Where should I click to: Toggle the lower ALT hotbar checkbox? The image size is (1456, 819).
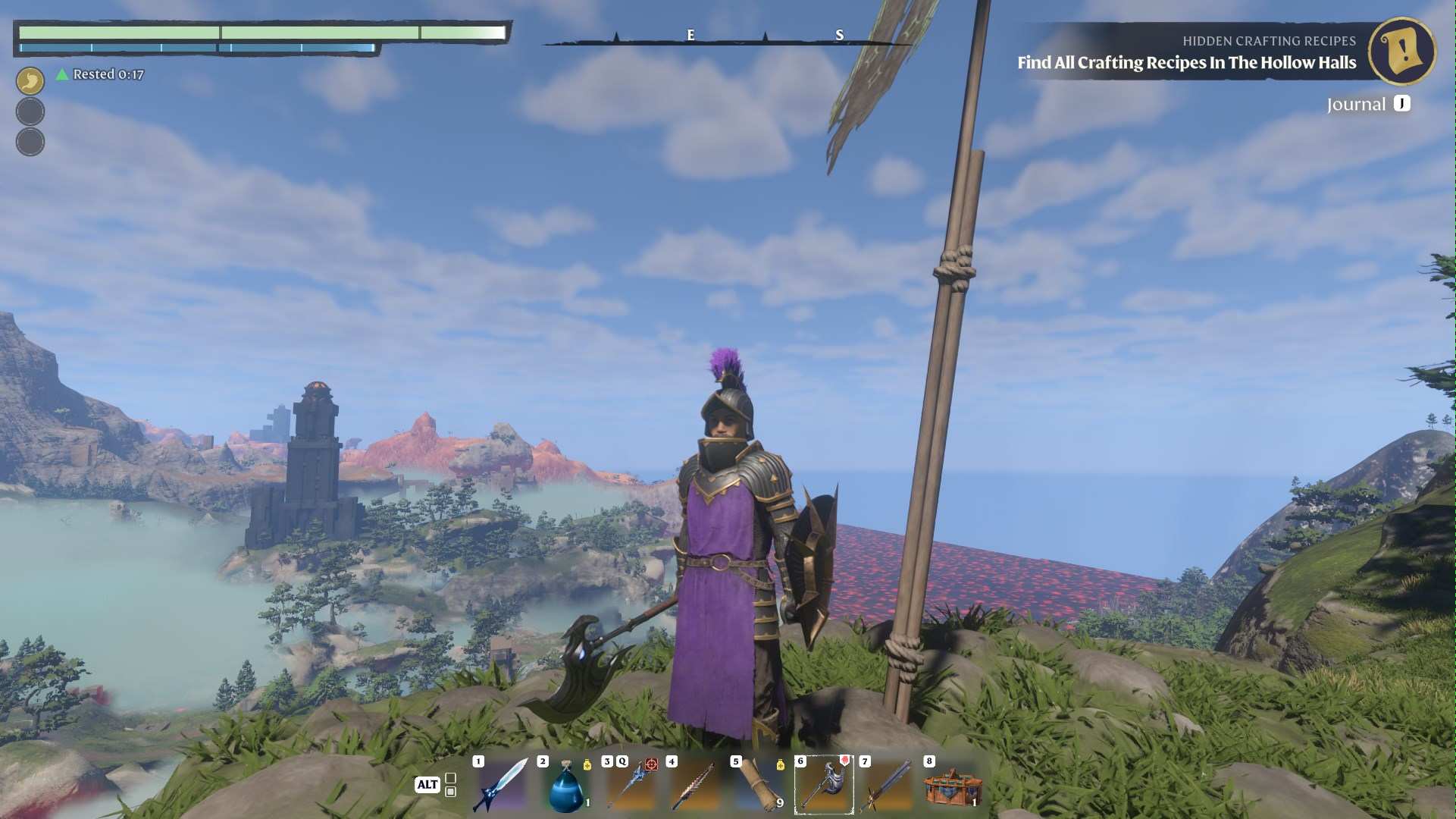(451, 791)
